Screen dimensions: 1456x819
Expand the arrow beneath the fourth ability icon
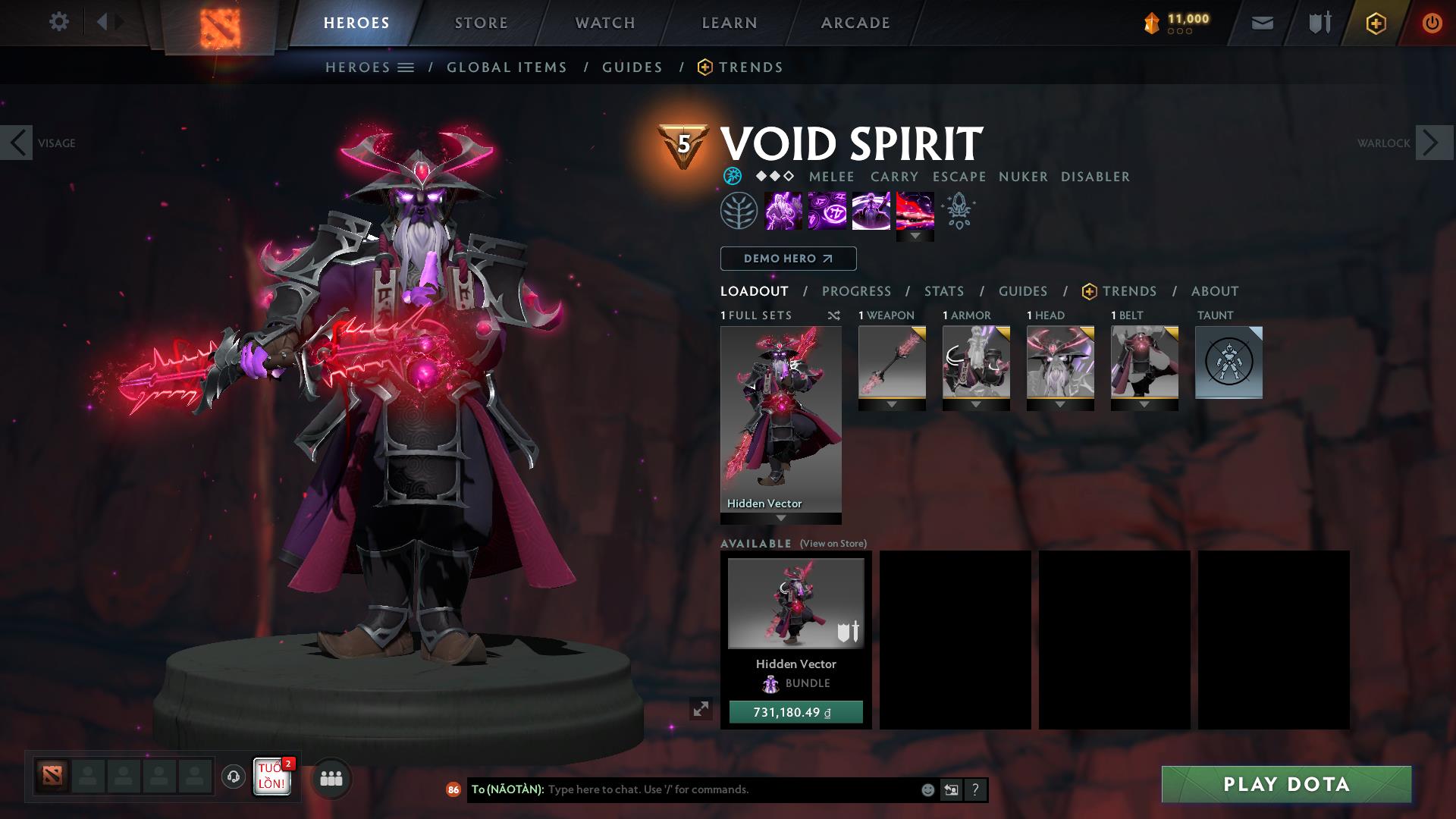tap(915, 236)
